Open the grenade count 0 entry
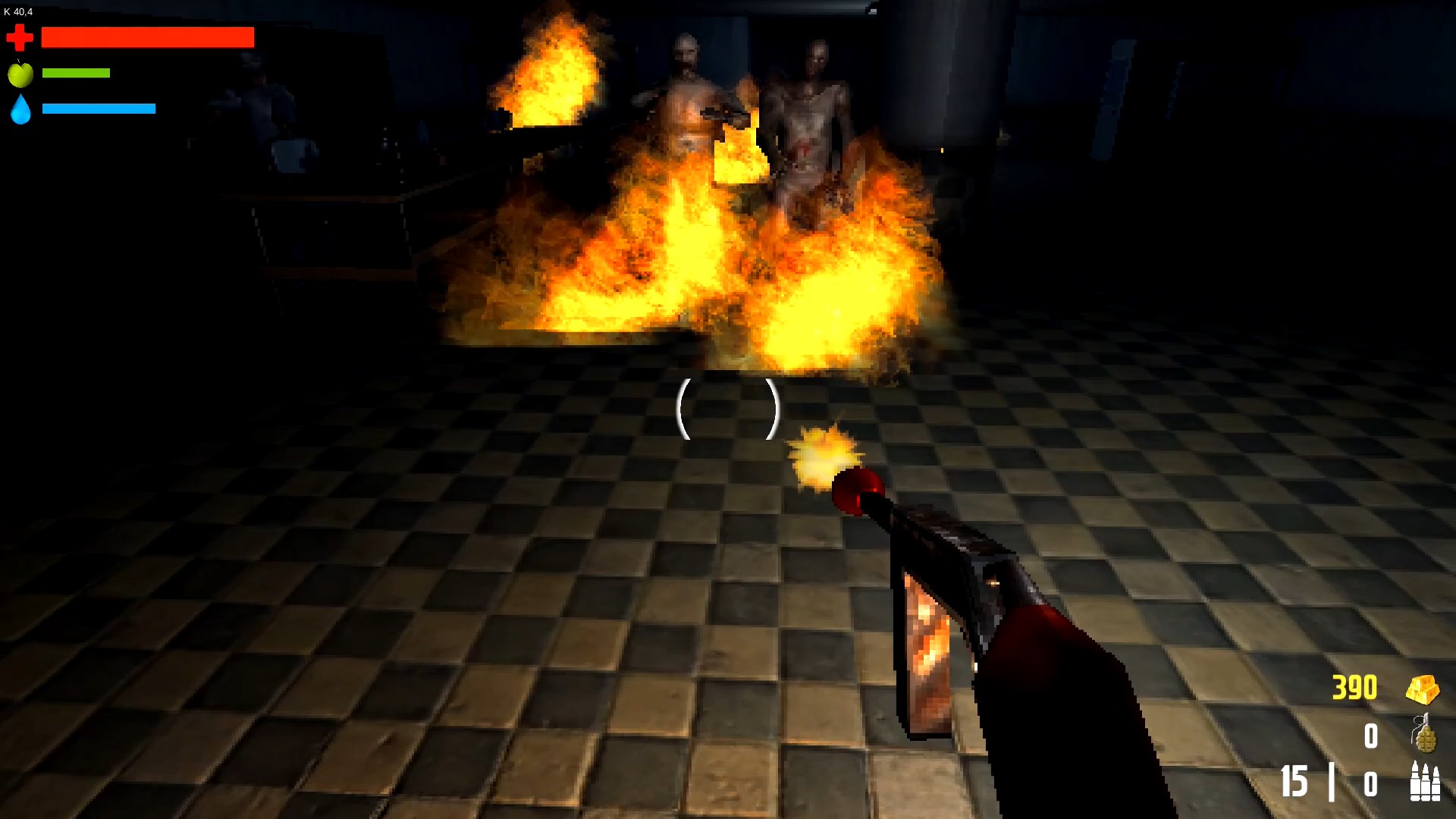 click(x=1373, y=734)
